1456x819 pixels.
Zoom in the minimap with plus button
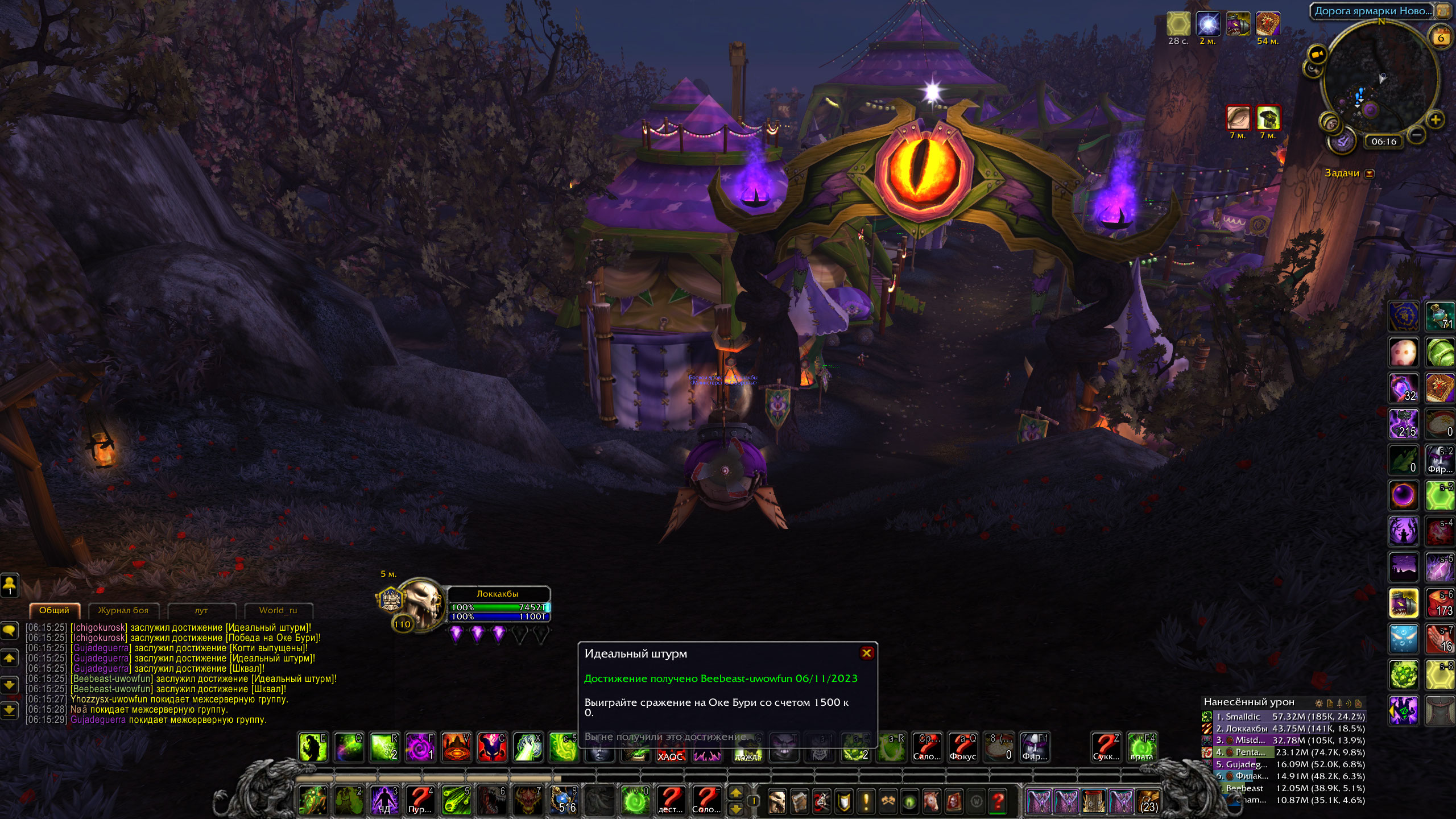tap(1435, 120)
